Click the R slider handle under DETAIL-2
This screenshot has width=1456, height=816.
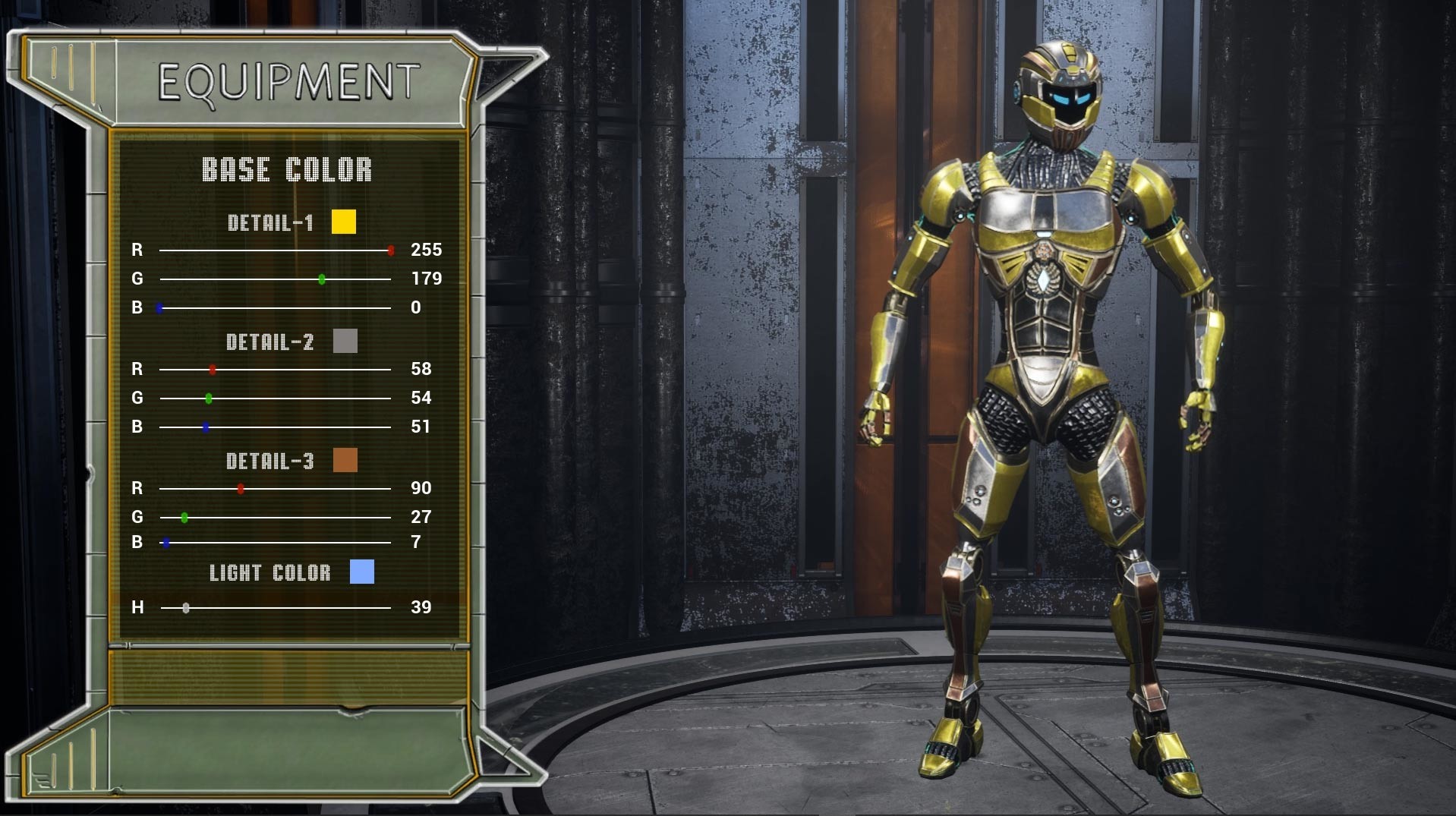[x=212, y=370]
